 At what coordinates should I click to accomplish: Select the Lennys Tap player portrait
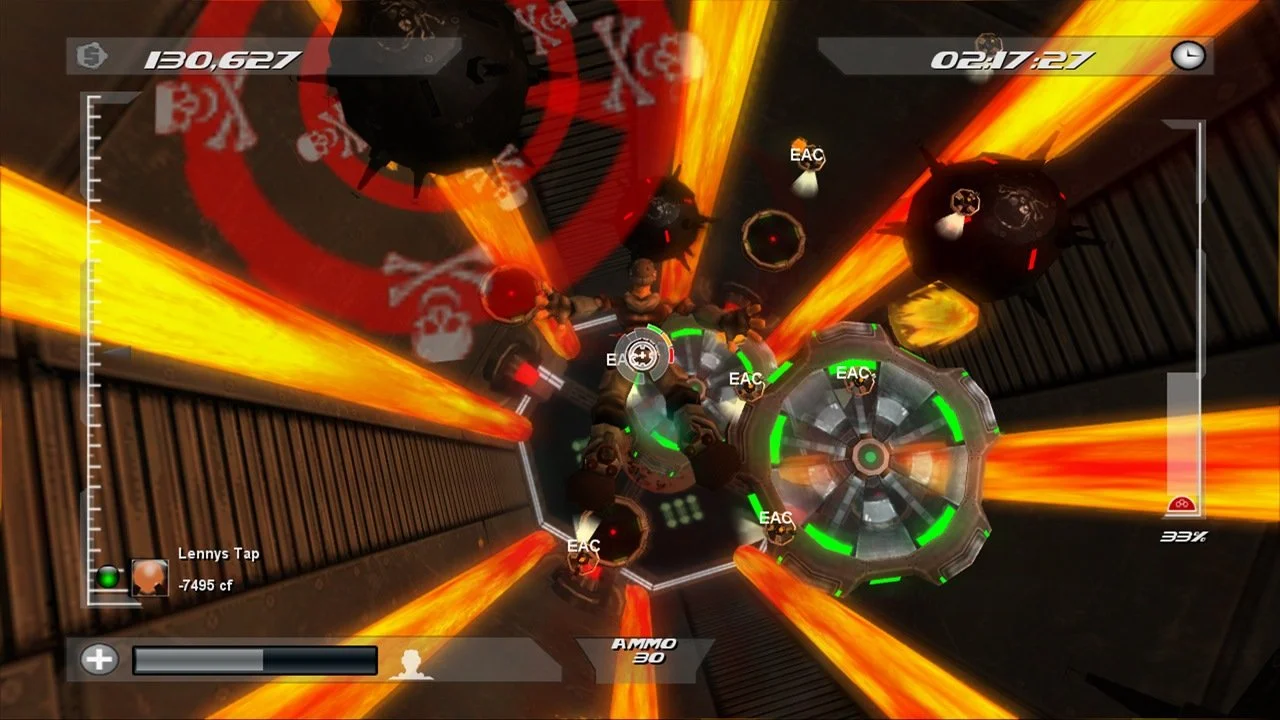coord(150,578)
